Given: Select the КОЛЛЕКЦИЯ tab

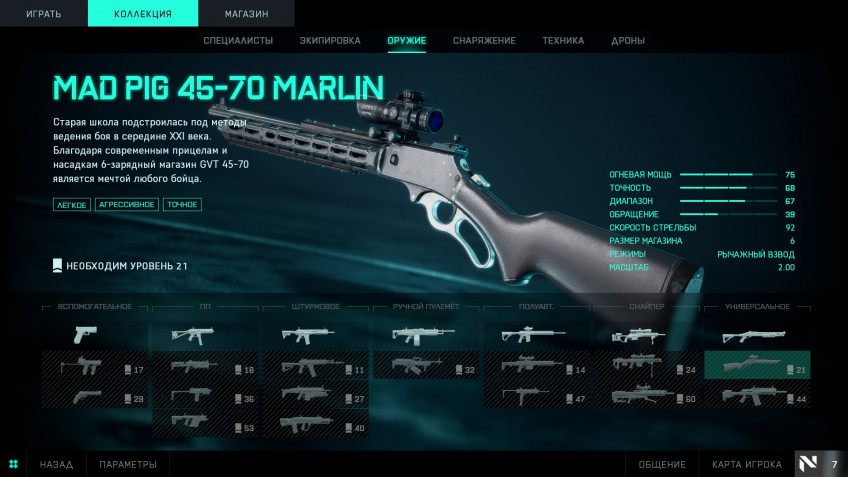Looking at the screenshot, I should pyautogui.click(x=143, y=13).
